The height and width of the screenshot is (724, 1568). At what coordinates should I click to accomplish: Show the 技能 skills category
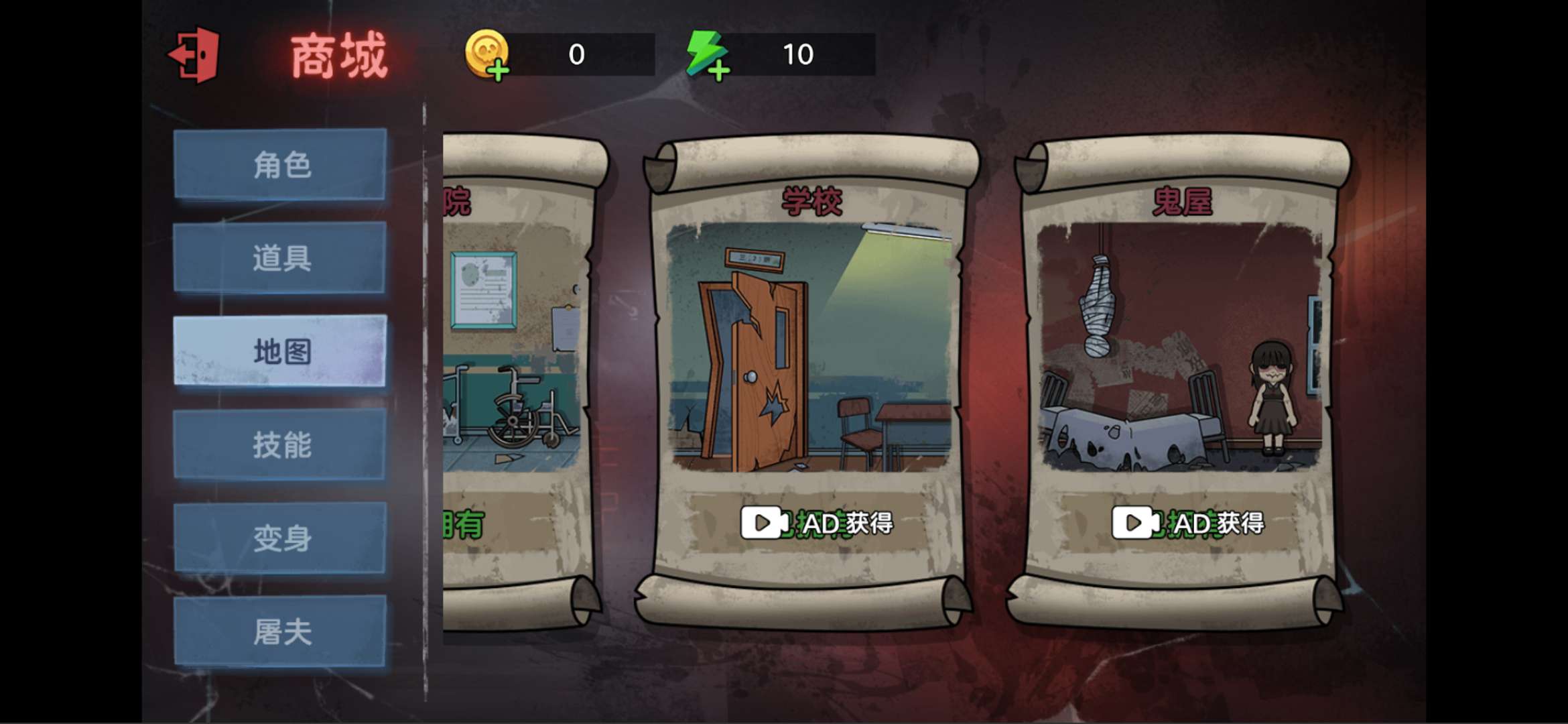tap(280, 444)
